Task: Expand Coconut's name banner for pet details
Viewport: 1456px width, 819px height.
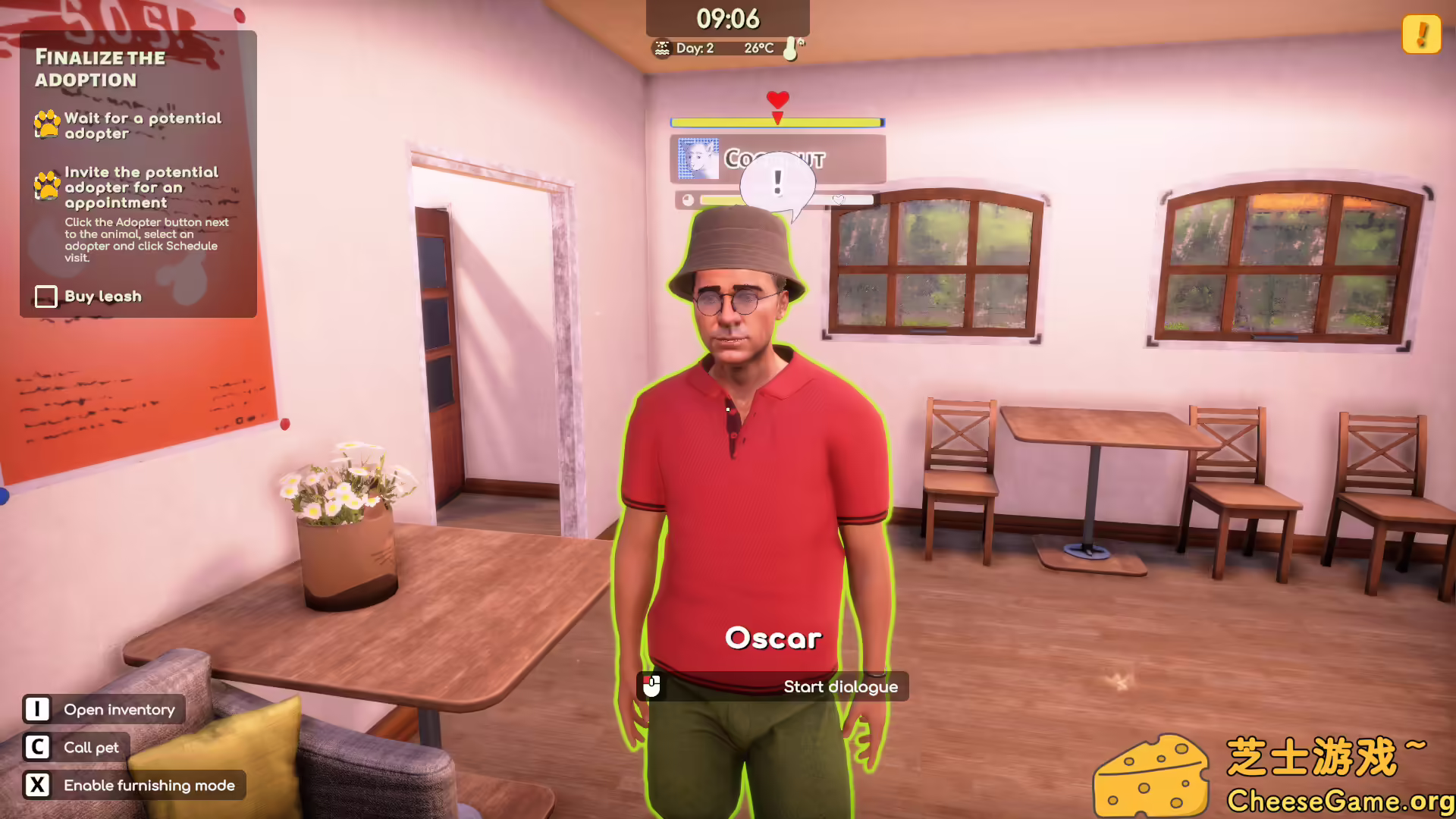Action: (777, 159)
